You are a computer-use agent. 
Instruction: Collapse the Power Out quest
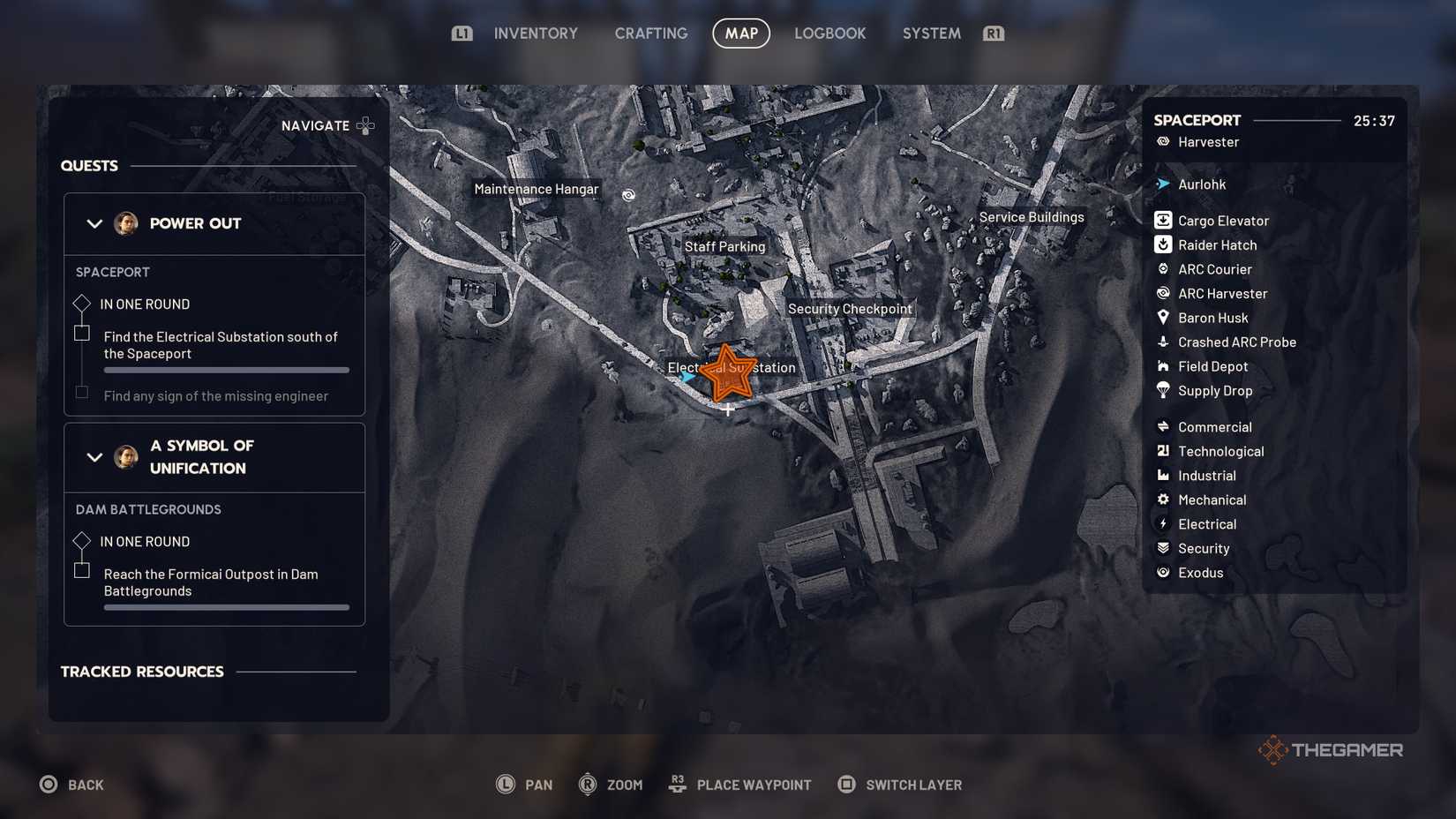tap(95, 223)
